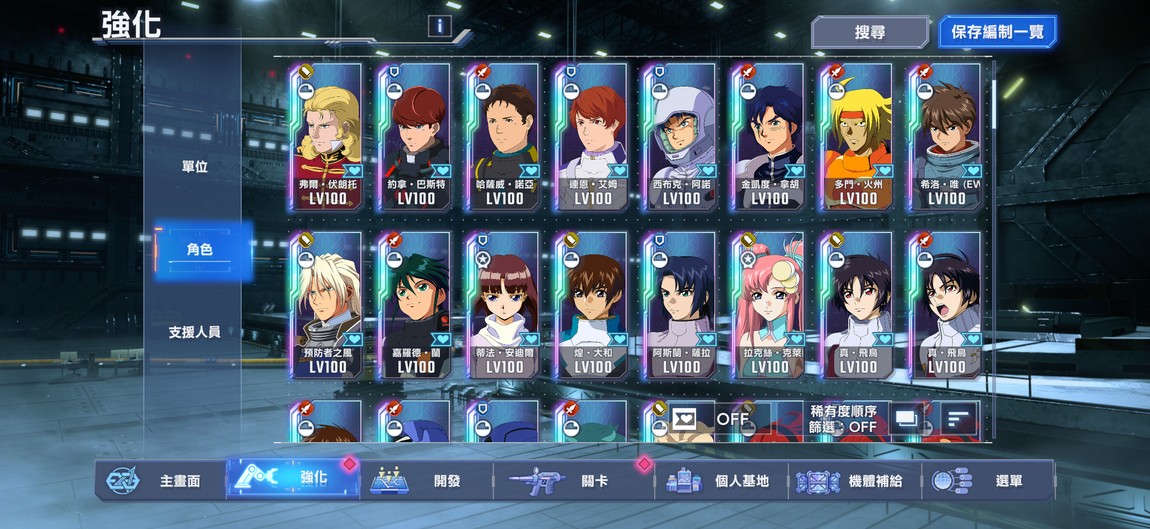Pick the 拉克絲・克萊因 pink-haired character card
The height and width of the screenshot is (529, 1150).
point(769,305)
